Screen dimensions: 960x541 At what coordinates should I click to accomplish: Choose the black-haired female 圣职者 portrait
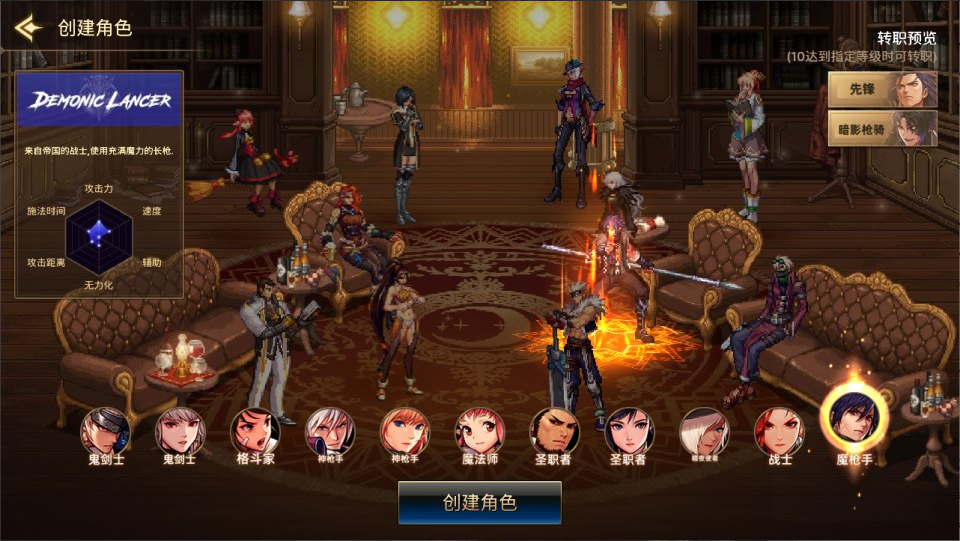tap(630, 431)
